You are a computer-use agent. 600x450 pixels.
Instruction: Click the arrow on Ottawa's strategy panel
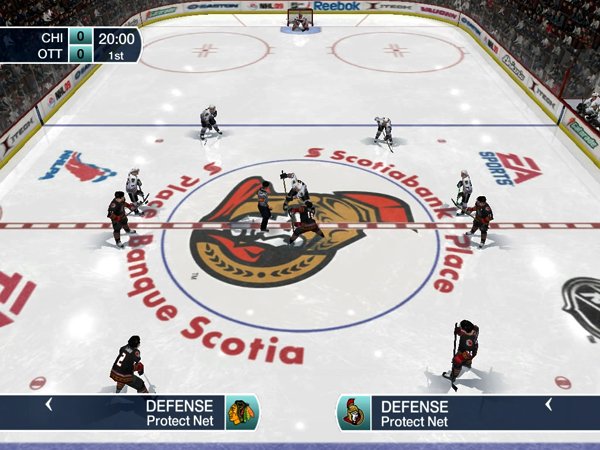pyautogui.click(x=548, y=405)
